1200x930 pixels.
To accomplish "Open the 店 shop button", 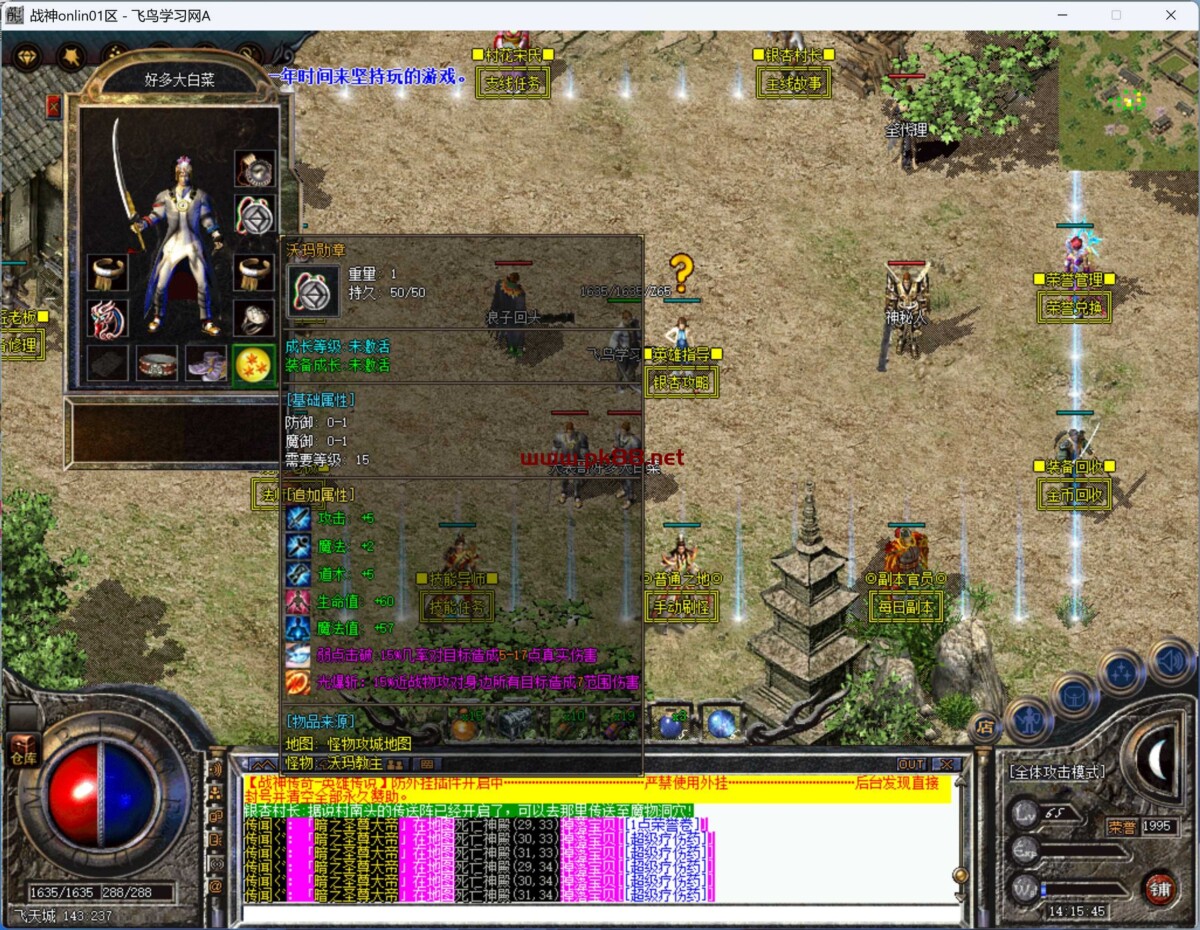I will tap(984, 727).
